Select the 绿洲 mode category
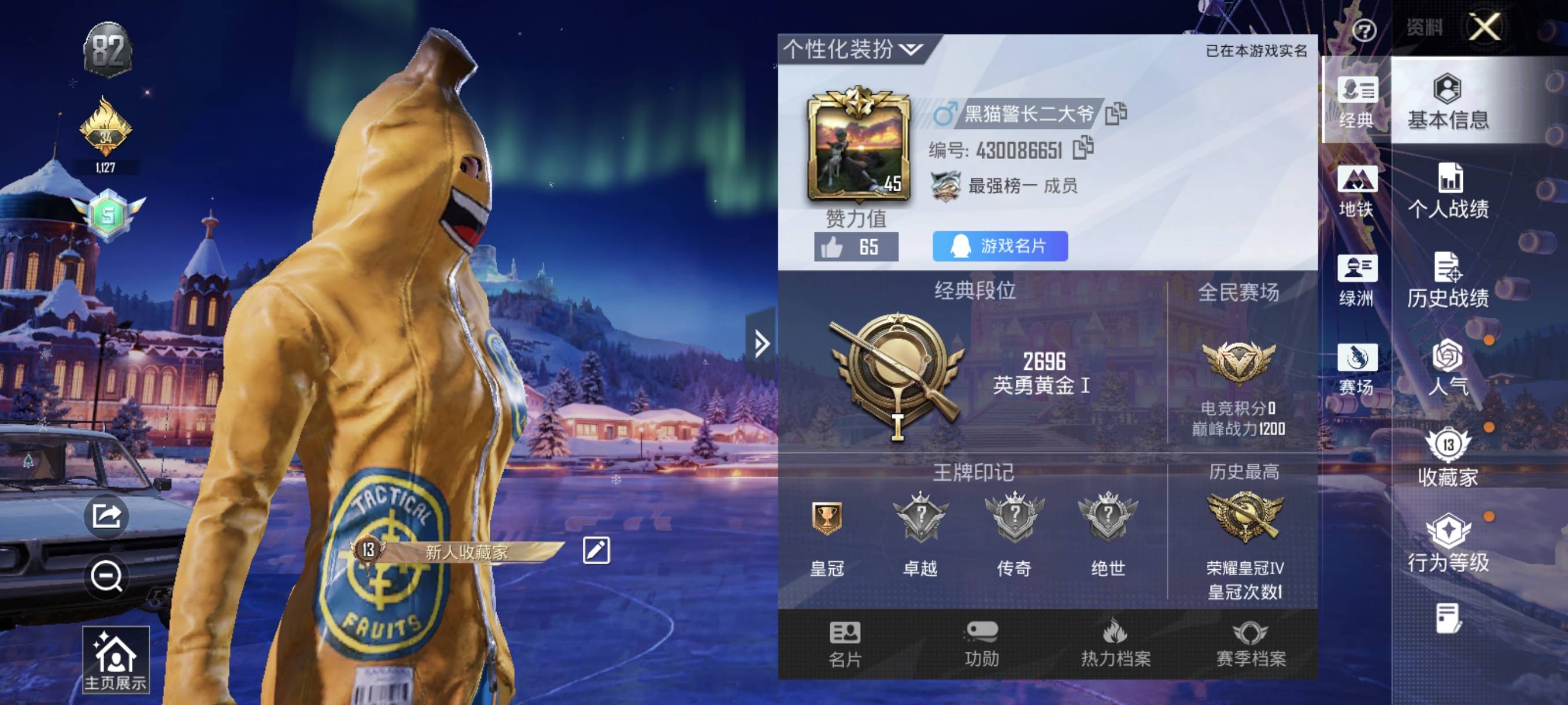This screenshot has height=705, width=1568. pos(1356,280)
